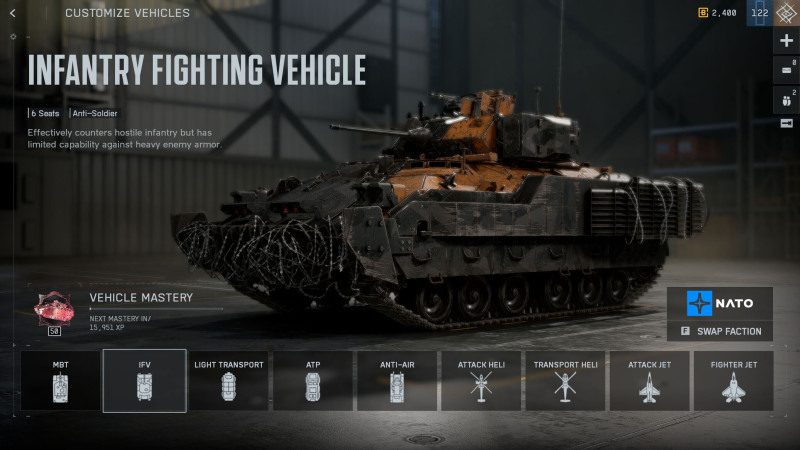
Task: Click the plus icon in the side panel
Action: [x=786, y=41]
